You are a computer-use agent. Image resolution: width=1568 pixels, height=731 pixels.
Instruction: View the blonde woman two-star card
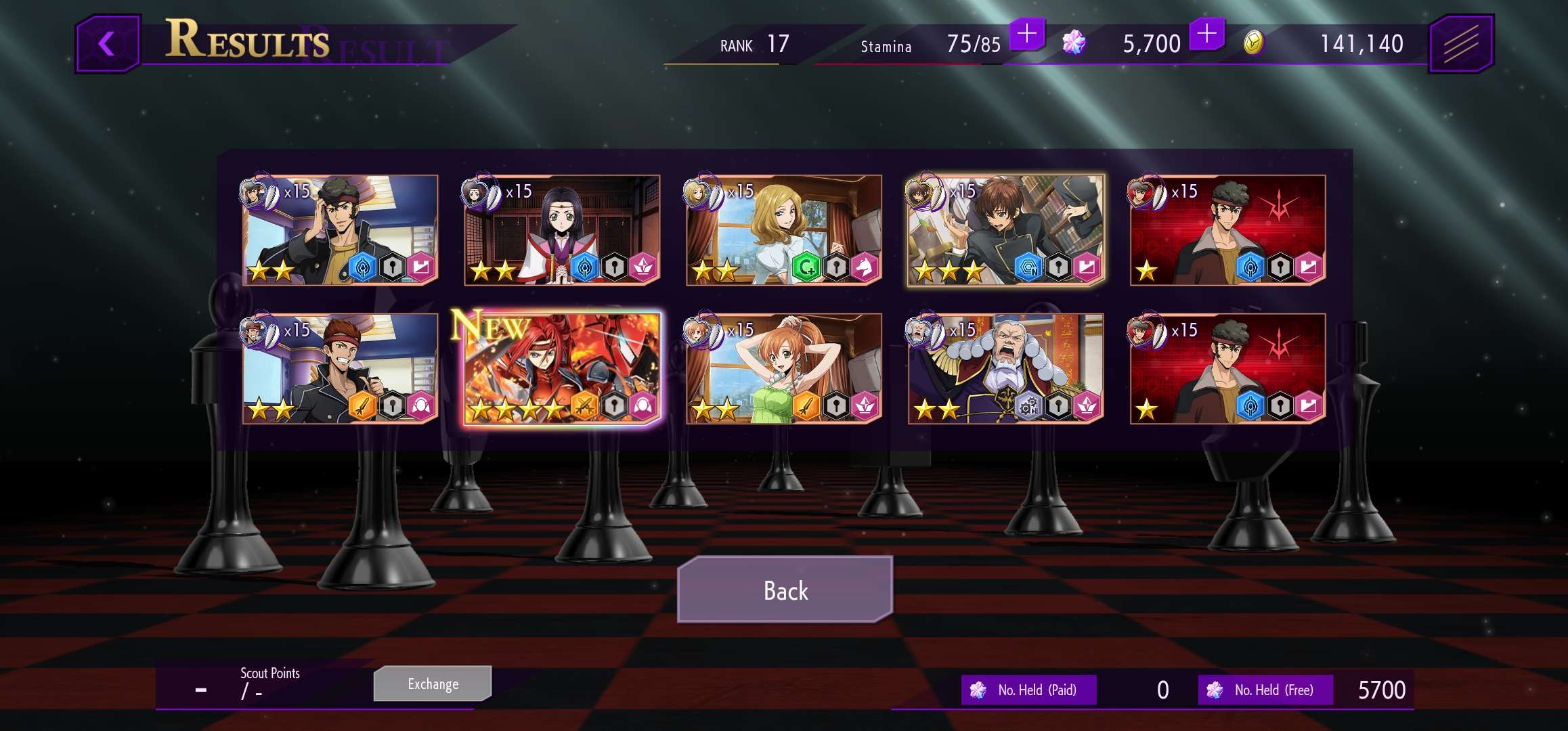point(783,230)
